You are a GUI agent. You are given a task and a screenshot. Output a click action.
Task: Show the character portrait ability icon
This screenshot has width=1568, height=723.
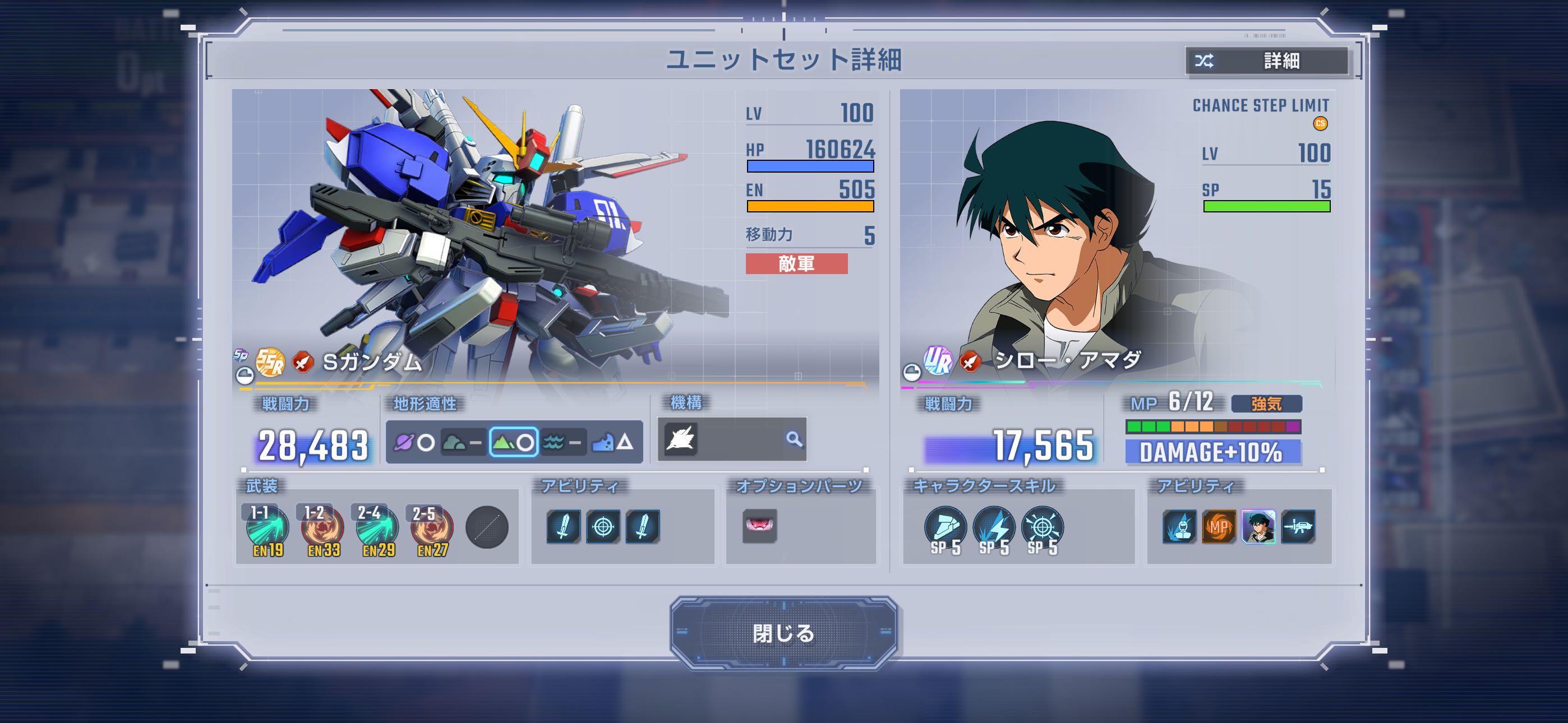pos(1258,526)
